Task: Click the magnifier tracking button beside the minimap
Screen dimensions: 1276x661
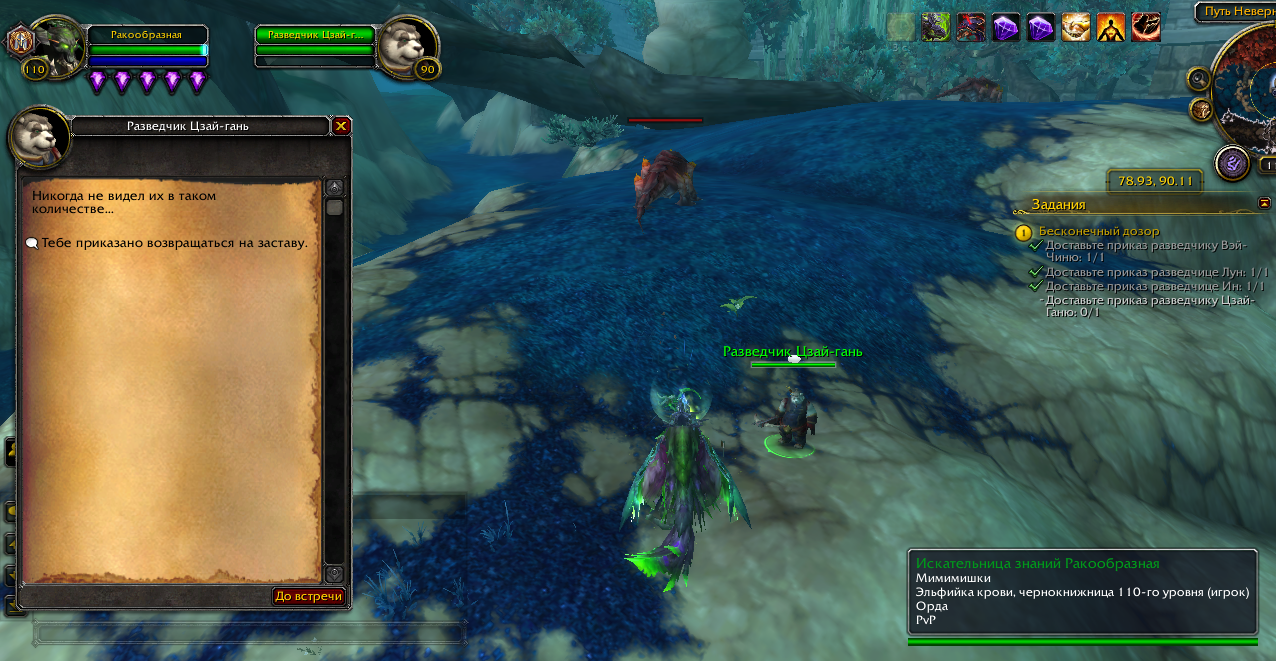Action: coord(1198,78)
